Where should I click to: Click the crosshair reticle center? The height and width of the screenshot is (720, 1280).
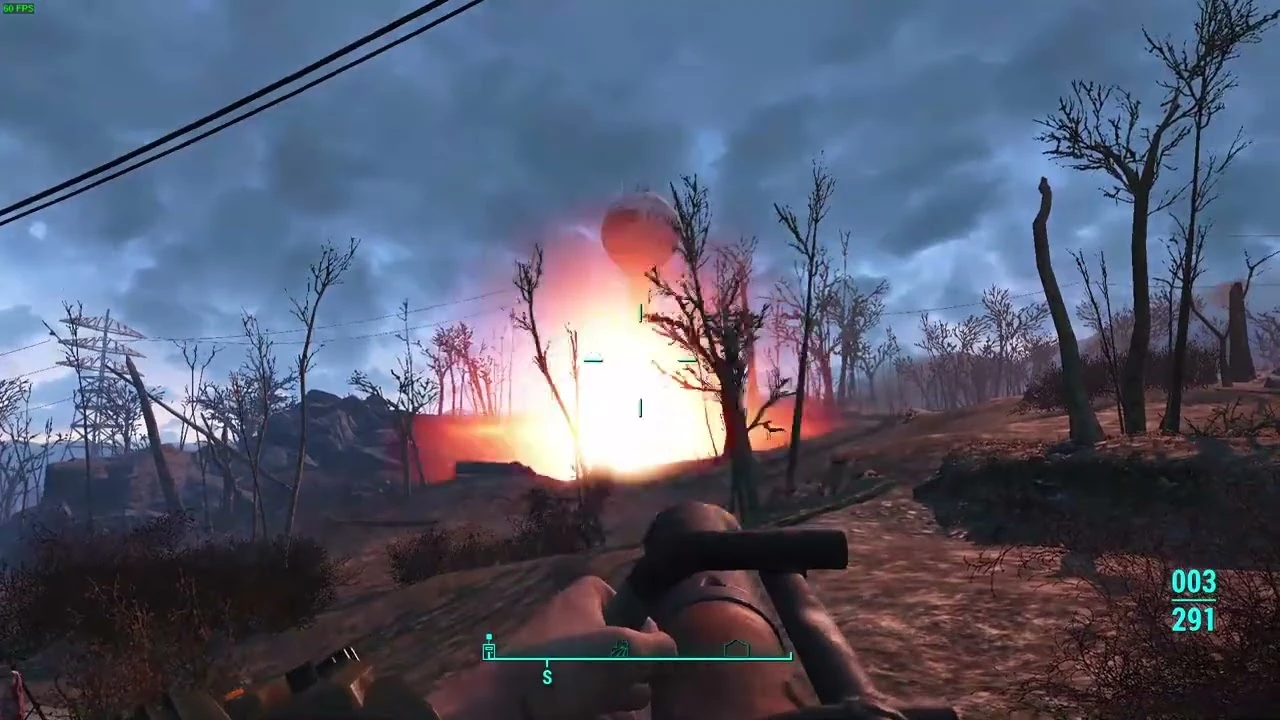pos(640,362)
